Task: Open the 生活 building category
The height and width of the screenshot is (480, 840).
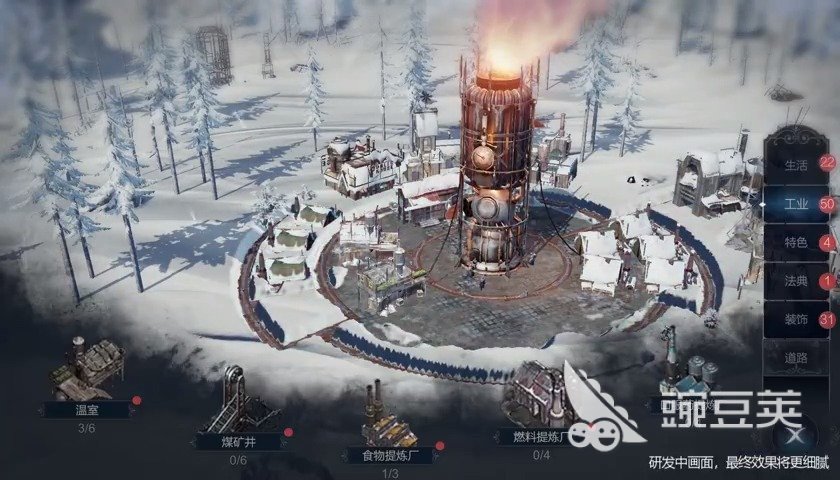Action: (x=797, y=164)
